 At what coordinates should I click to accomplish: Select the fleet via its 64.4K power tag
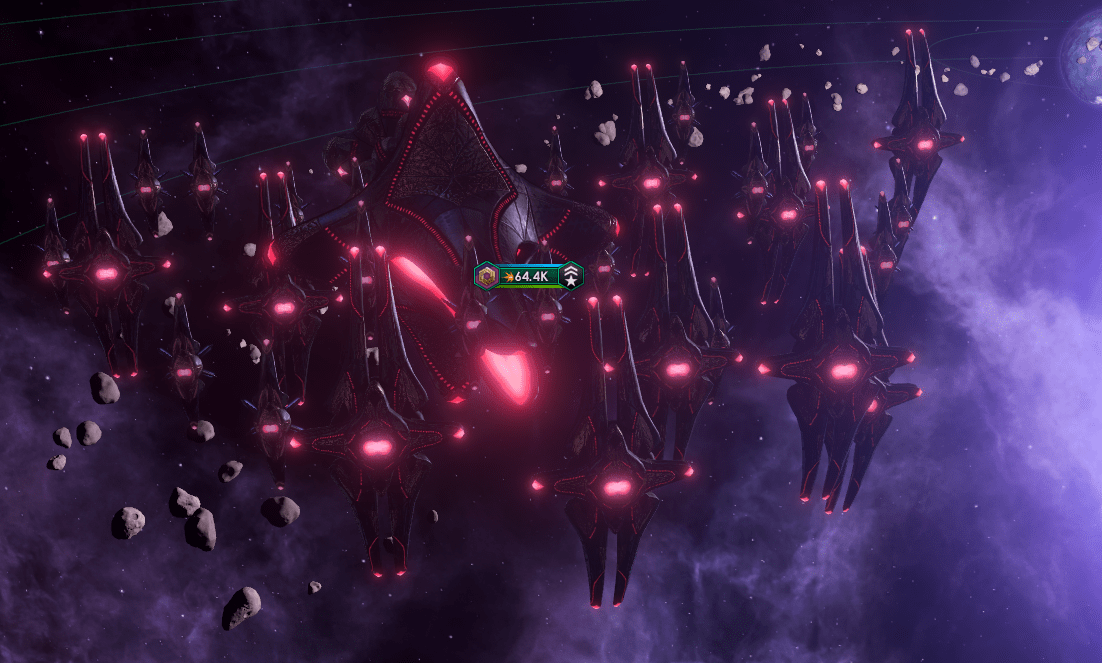click(x=530, y=276)
